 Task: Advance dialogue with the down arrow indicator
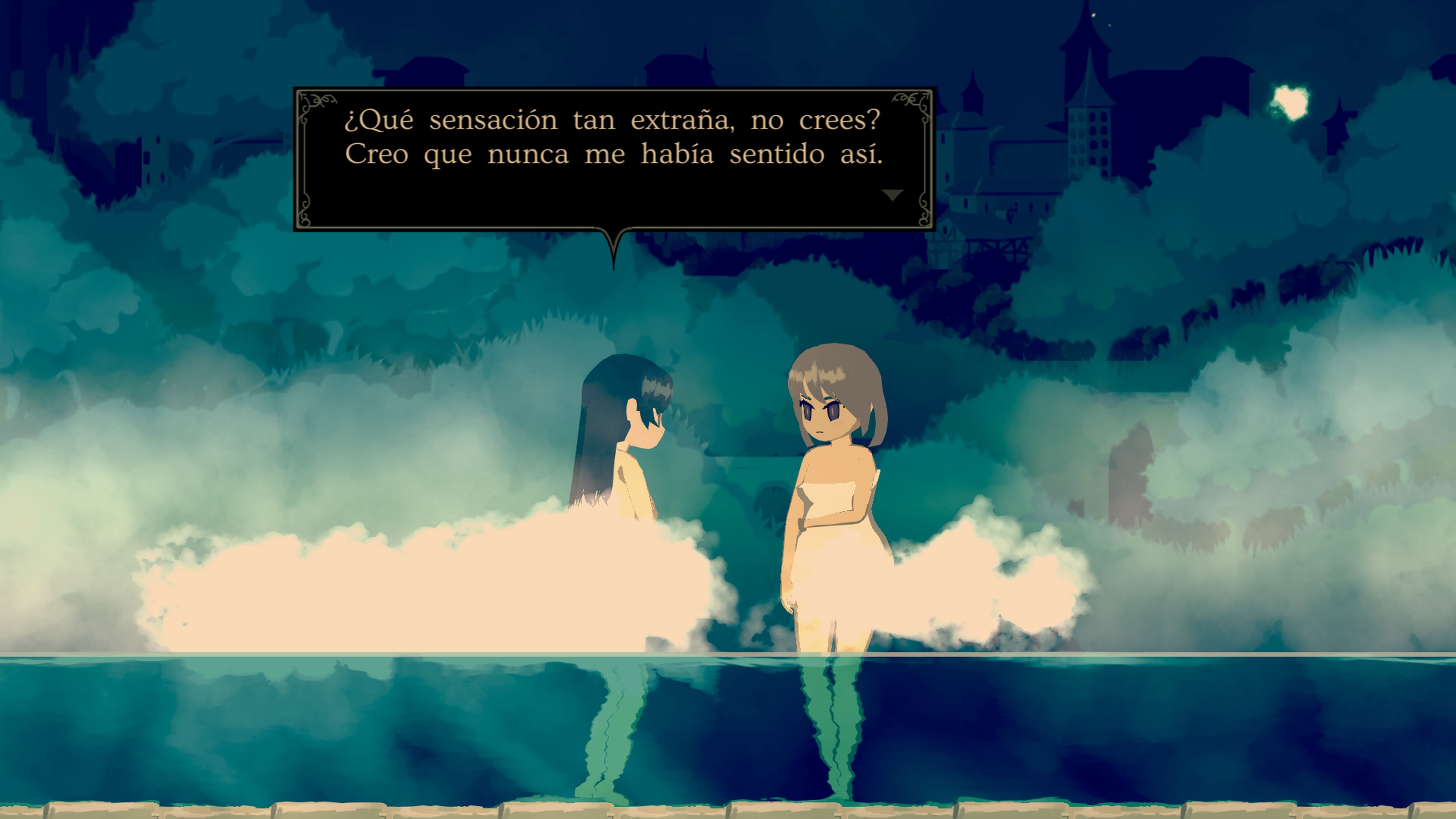(x=892, y=196)
